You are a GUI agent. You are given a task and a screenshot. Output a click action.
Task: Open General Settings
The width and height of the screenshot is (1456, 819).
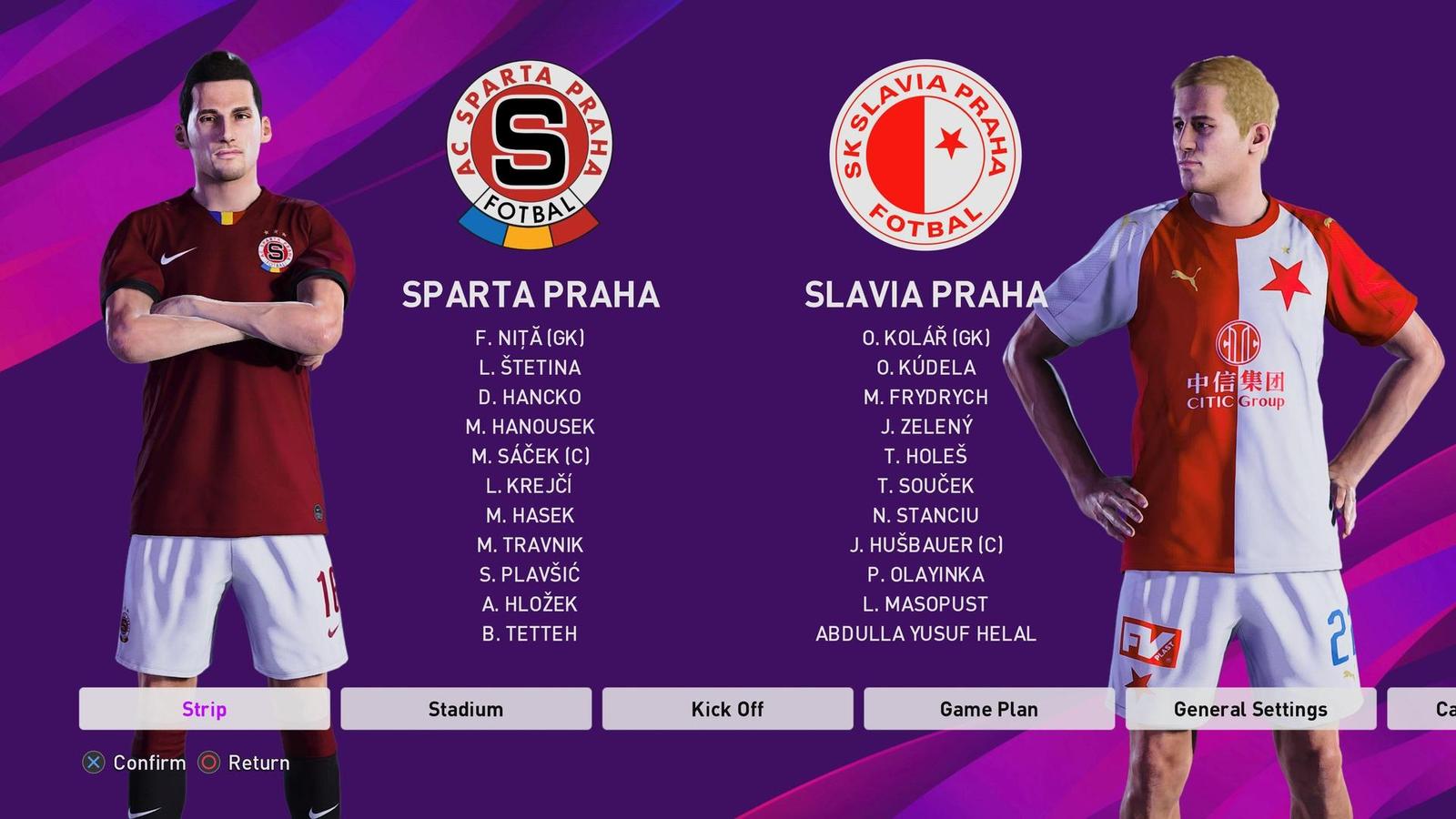coord(1249,709)
